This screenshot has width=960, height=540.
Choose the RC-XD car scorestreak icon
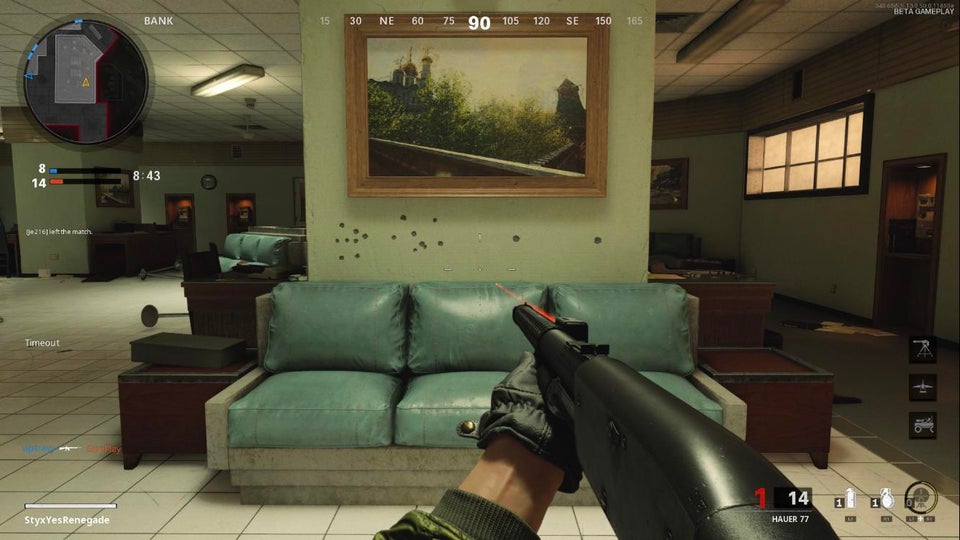coord(923,424)
